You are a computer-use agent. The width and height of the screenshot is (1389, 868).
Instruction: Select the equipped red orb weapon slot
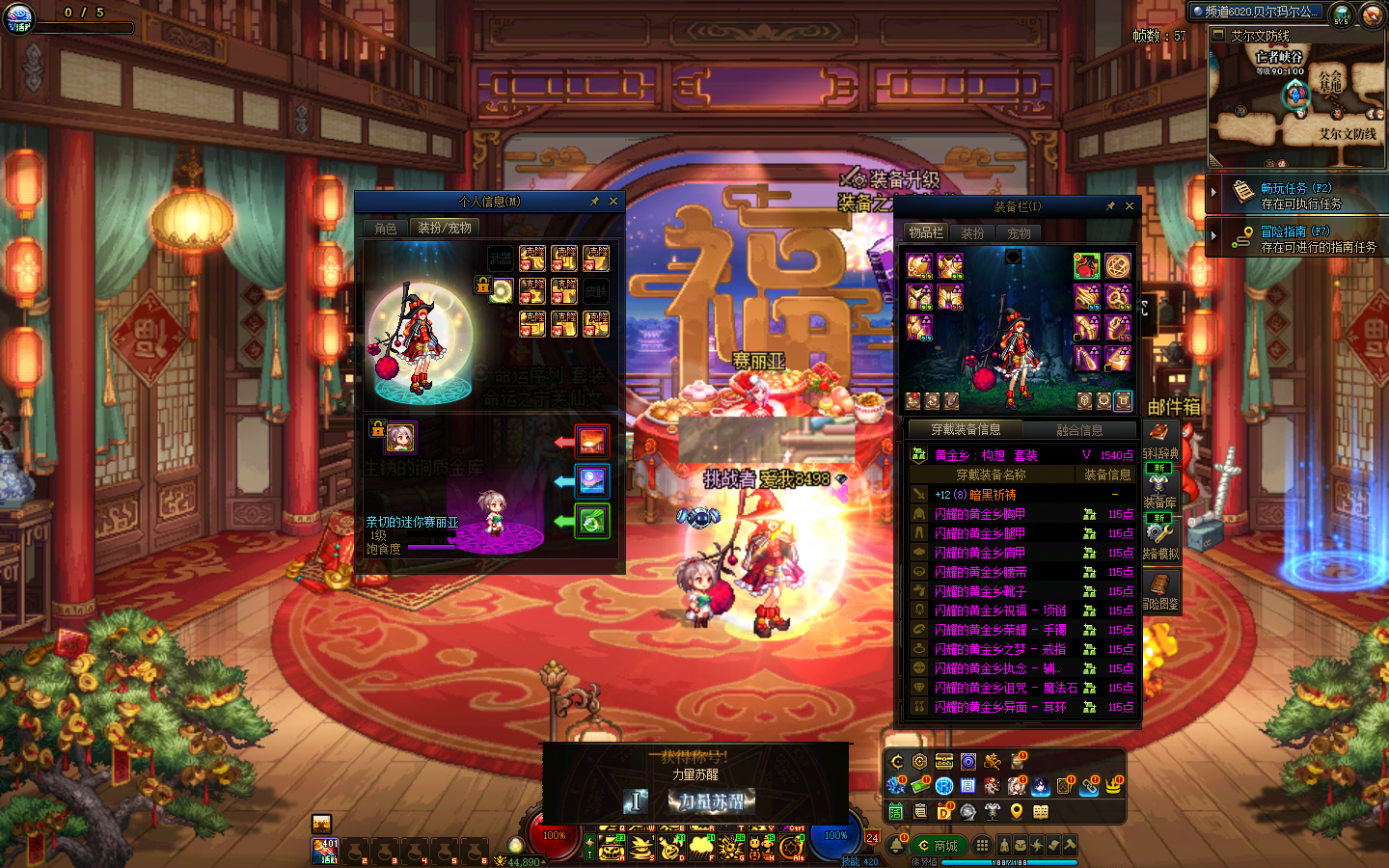point(1086,265)
